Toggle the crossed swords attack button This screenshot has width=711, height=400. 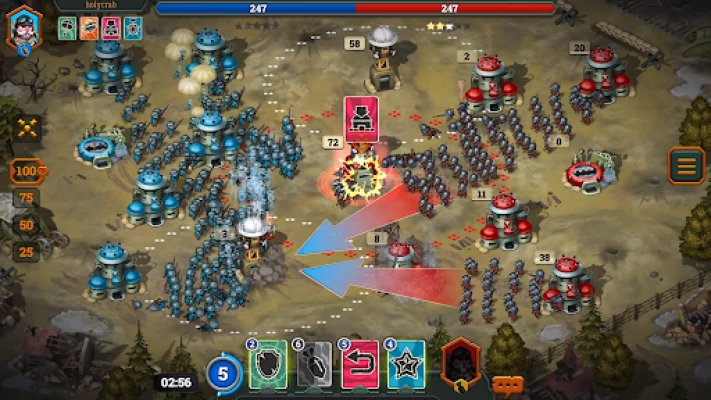[x=28, y=126]
